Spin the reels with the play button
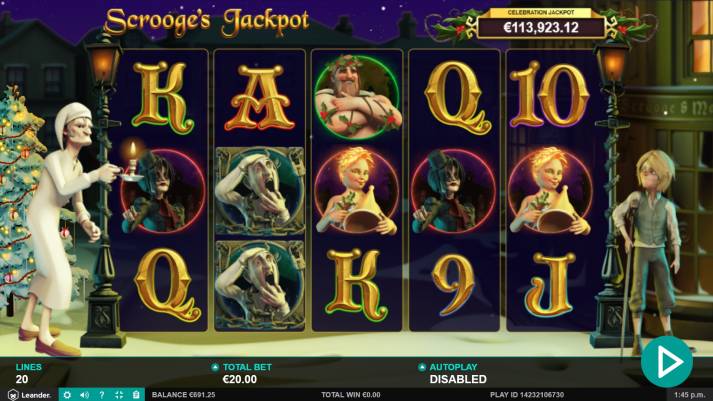Screen dimensions: 713x401 coord(666,359)
